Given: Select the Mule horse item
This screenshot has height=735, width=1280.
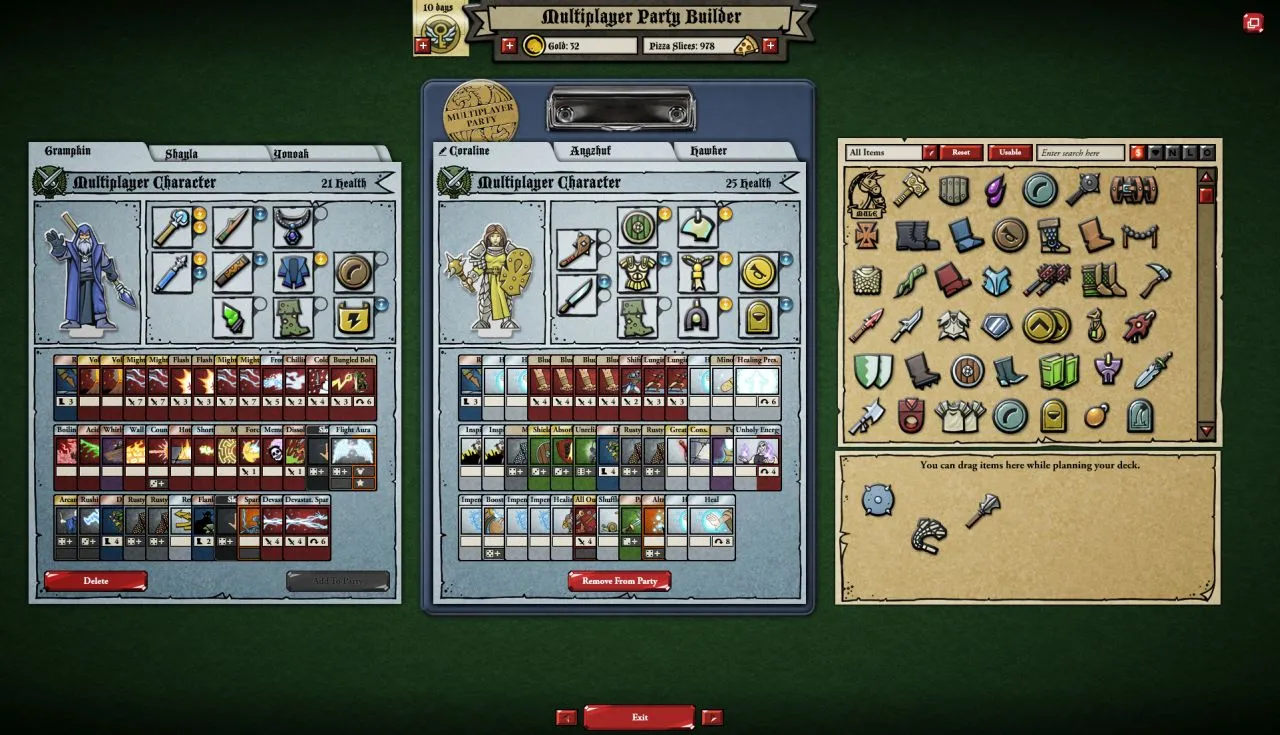Looking at the screenshot, I should coord(866,191).
